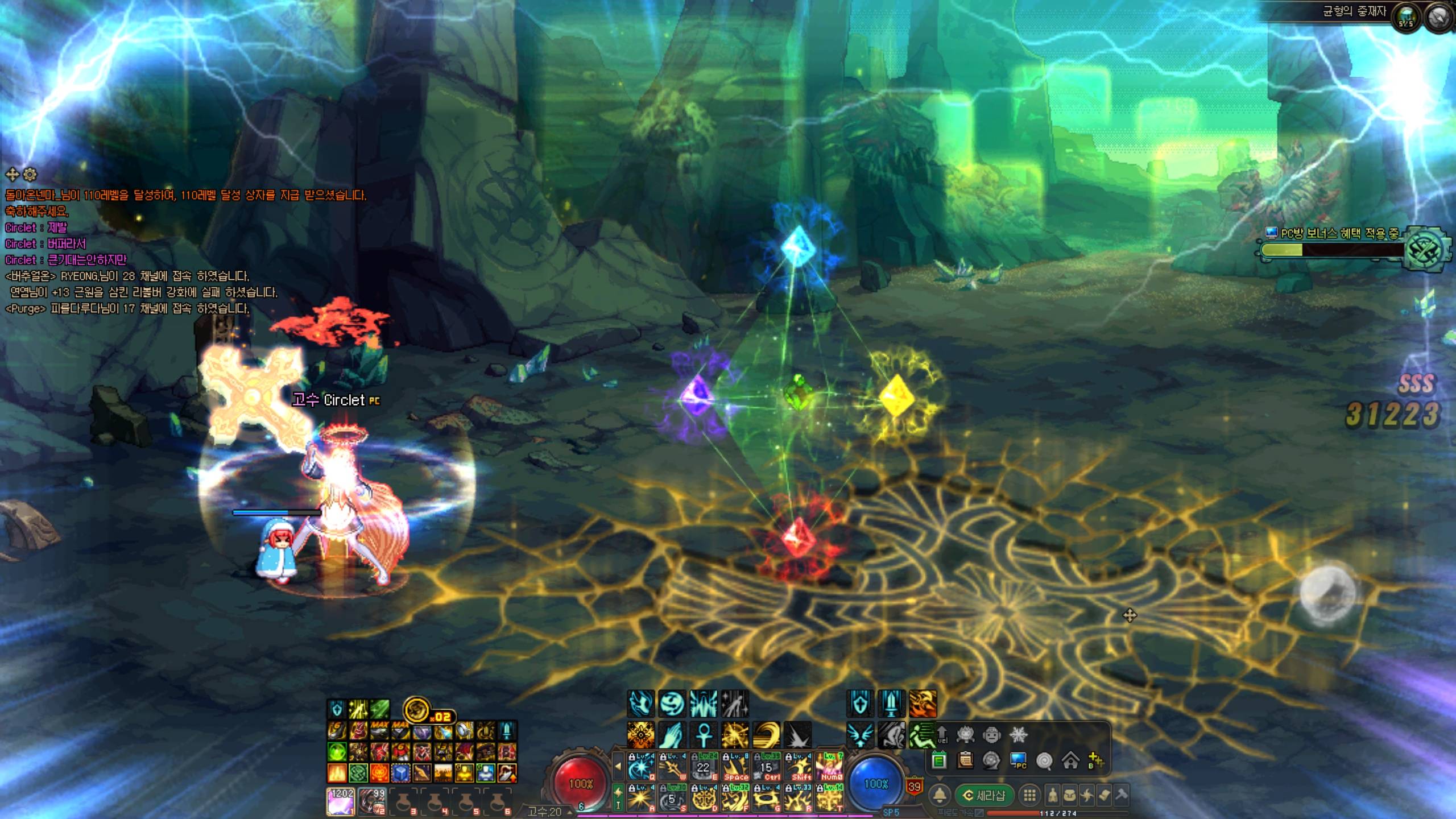Select the PC monitor bonus icon

pos(1018,760)
